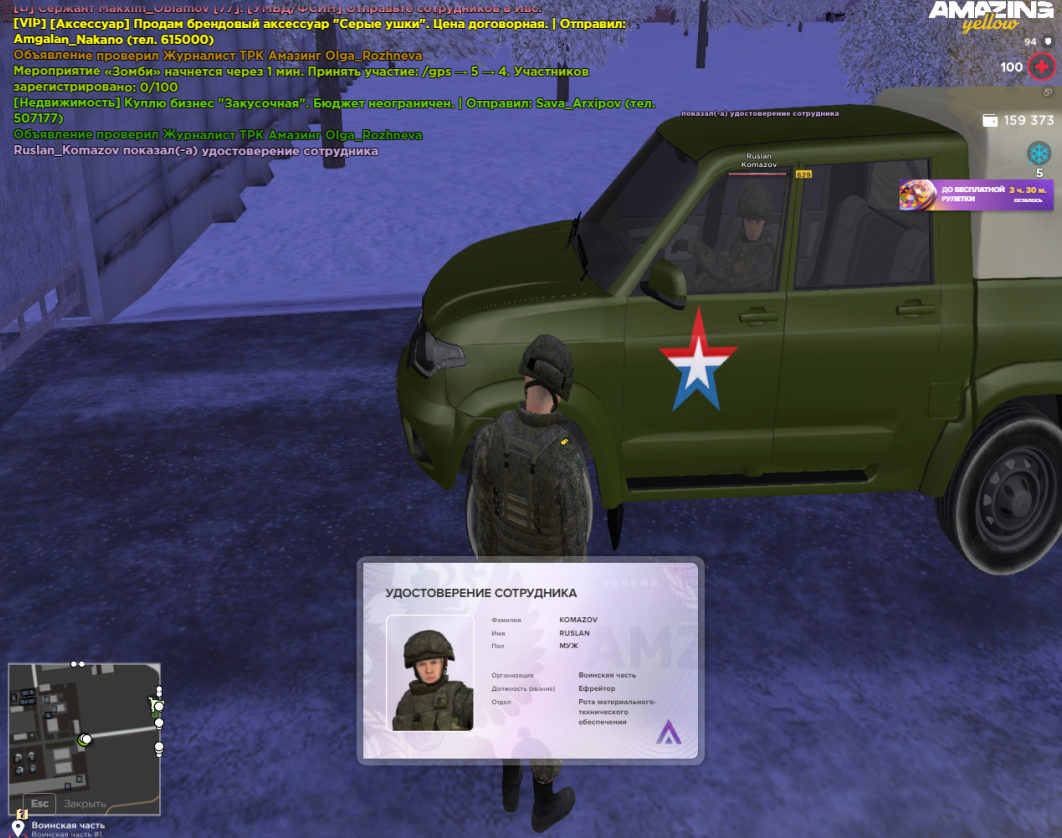Click the Amazing yellow server logo

pos(990,17)
